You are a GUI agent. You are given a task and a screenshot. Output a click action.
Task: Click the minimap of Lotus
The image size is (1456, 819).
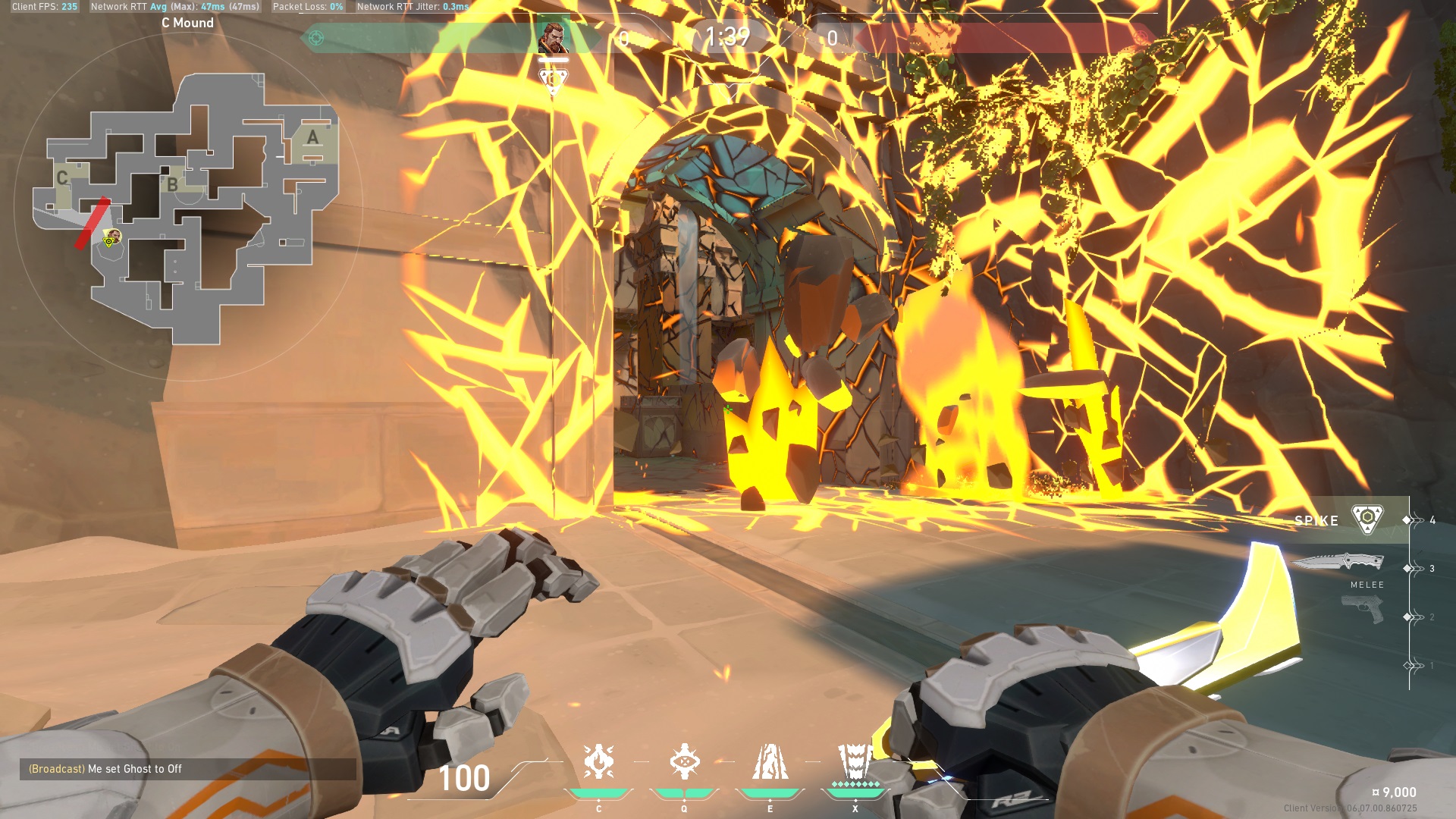[186, 209]
